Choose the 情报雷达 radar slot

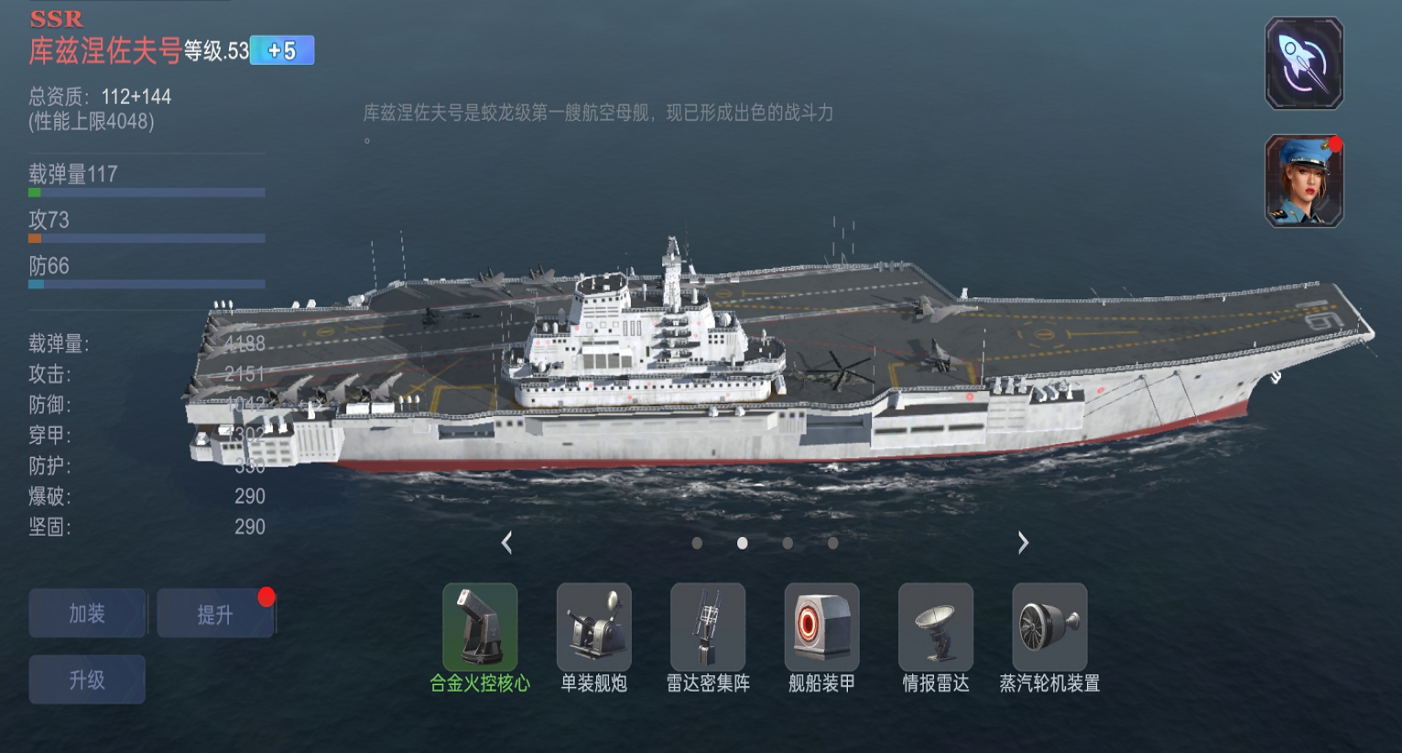[x=936, y=627]
